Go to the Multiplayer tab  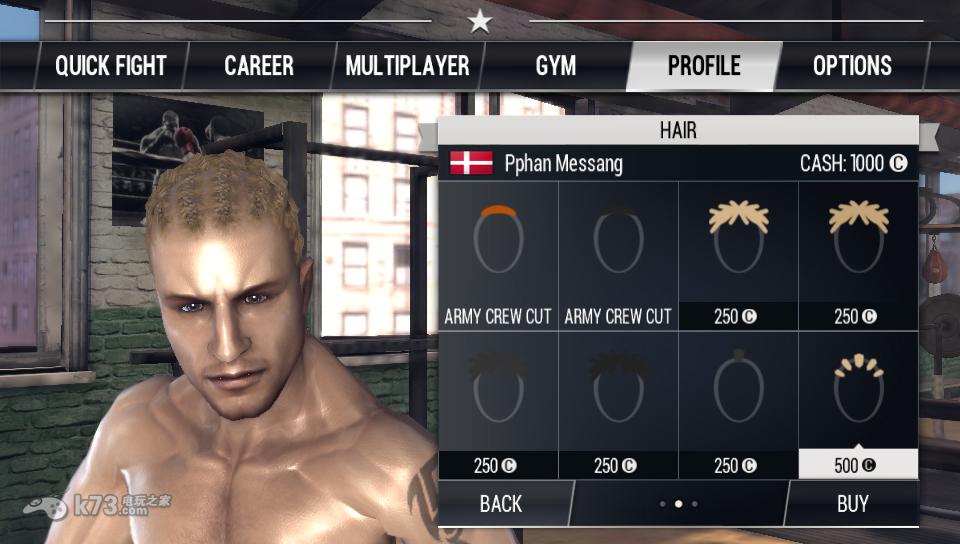tap(407, 66)
